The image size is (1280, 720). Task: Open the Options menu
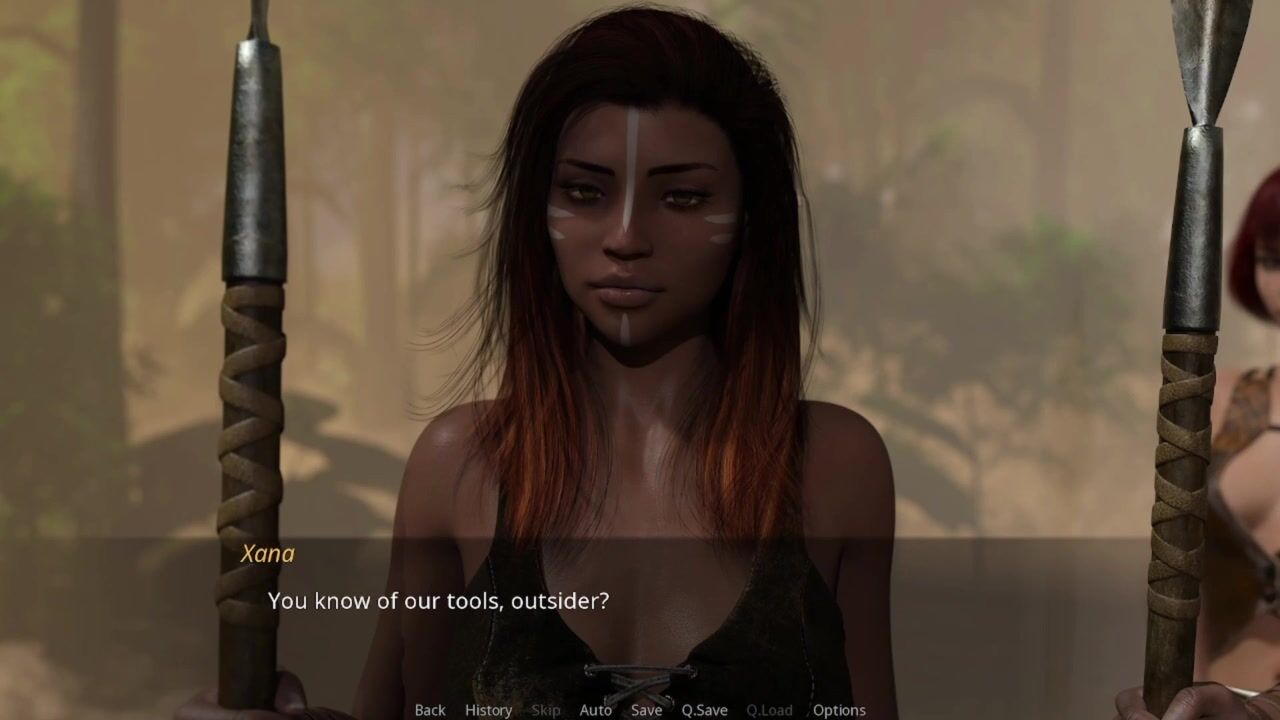[839, 710]
